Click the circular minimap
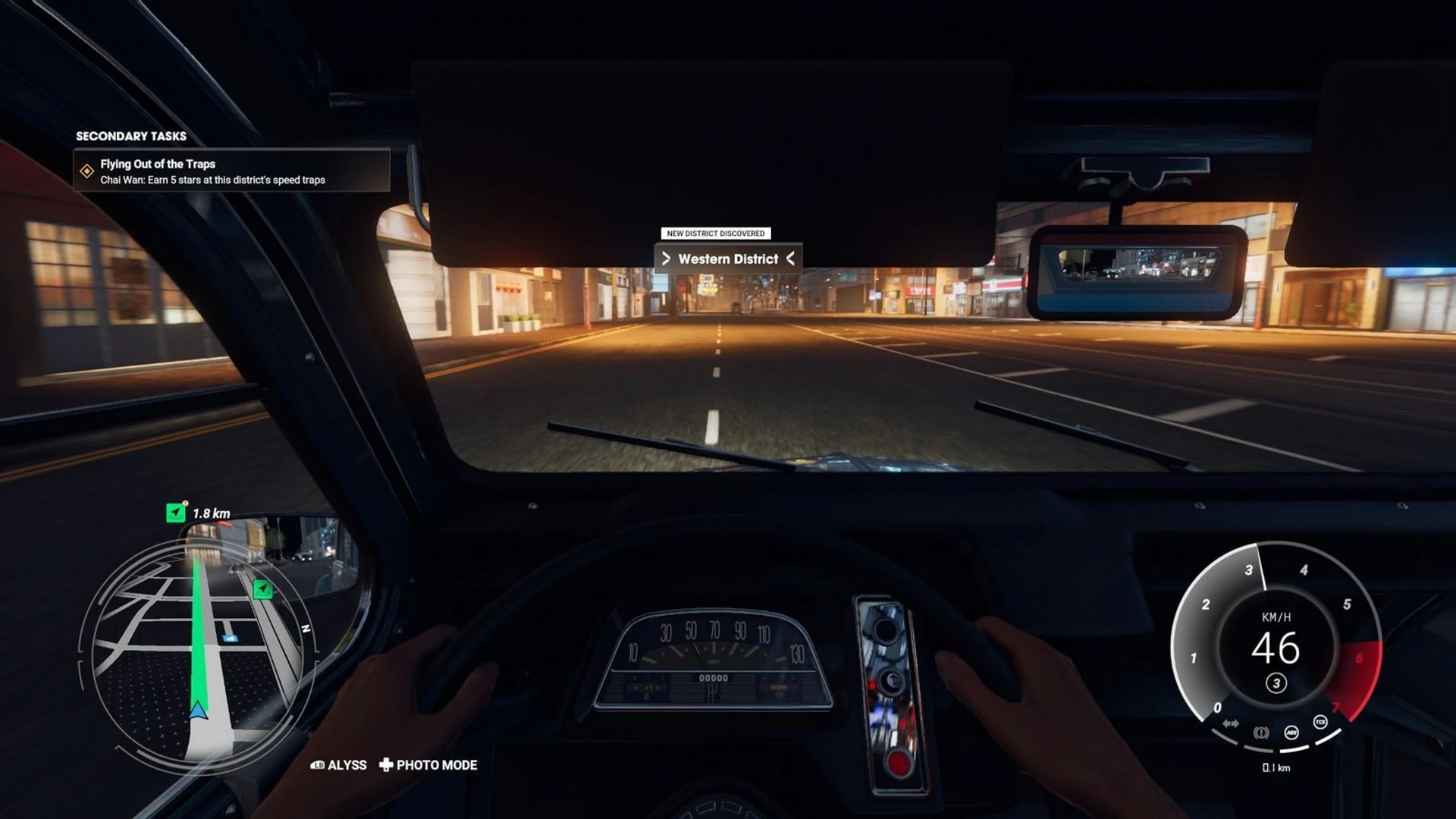The image size is (1456, 819). coord(197,652)
